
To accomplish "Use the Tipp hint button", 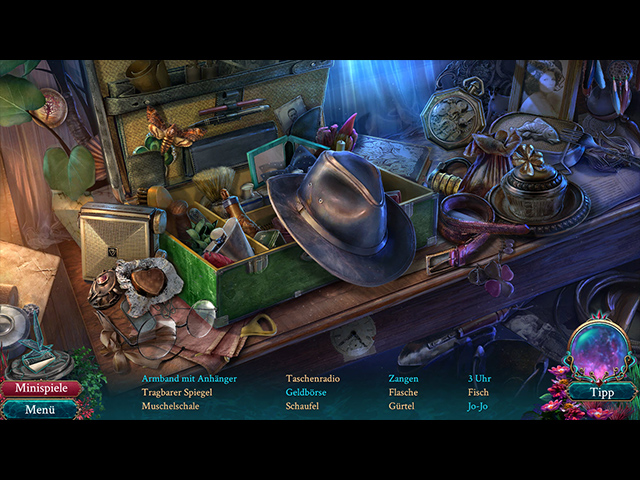I will (x=602, y=392).
